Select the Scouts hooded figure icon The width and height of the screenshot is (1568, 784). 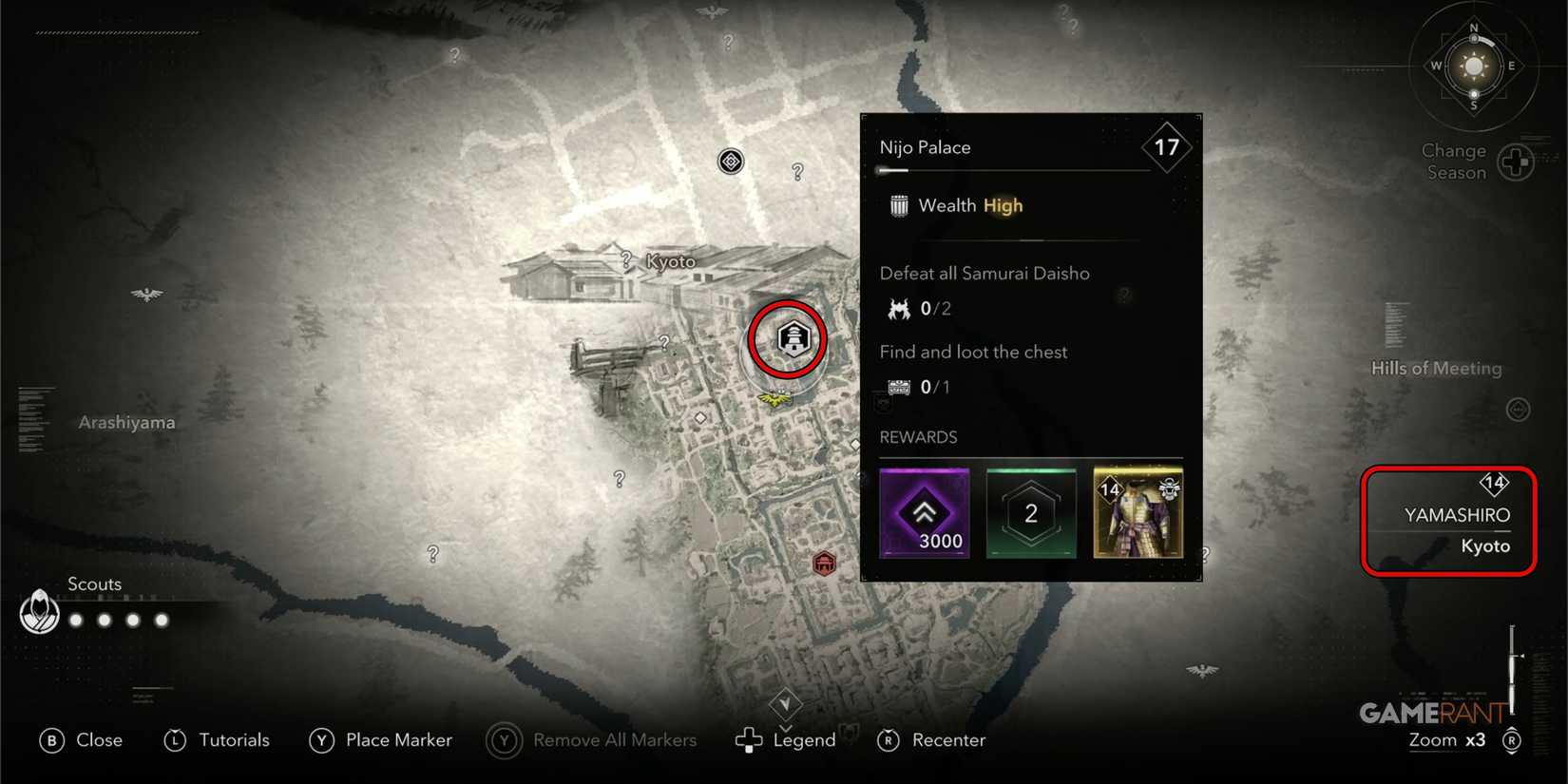[x=39, y=612]
